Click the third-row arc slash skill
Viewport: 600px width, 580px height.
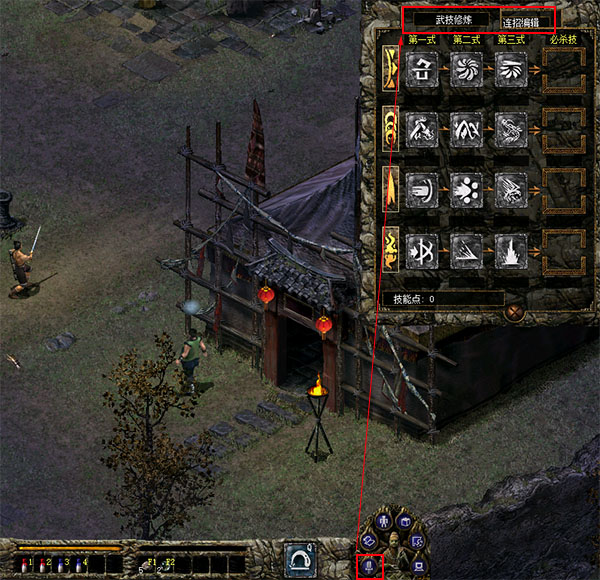(x=423, y=187)
